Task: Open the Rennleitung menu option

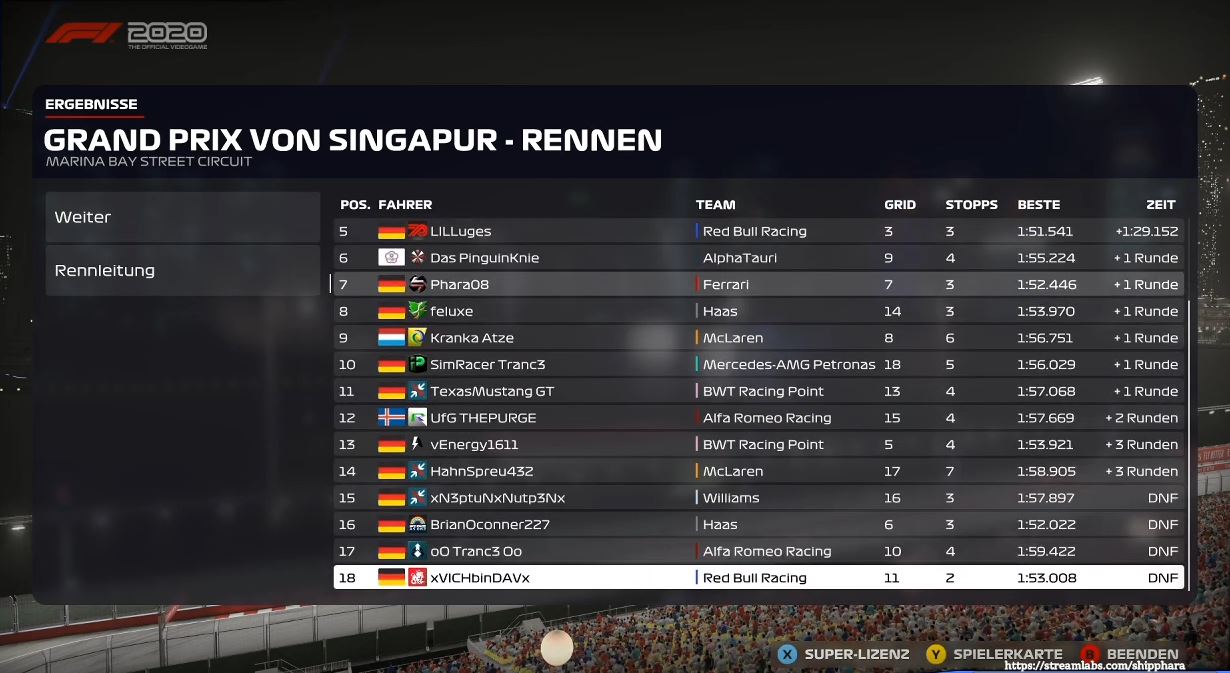Action: (x=182, y=270)
